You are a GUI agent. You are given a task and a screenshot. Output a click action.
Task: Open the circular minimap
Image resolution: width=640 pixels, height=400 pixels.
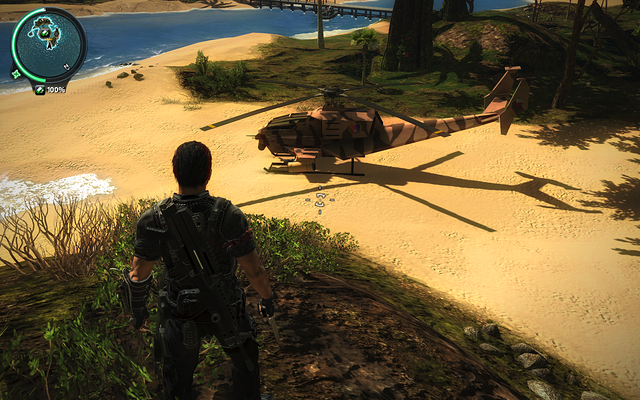pos(48,45)
